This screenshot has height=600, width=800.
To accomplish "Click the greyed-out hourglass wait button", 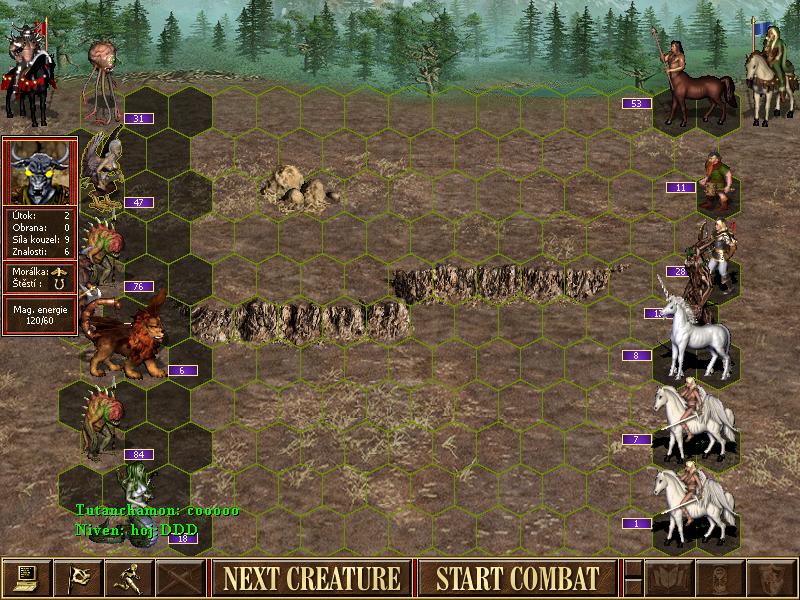I will click(x=720, y=578).
